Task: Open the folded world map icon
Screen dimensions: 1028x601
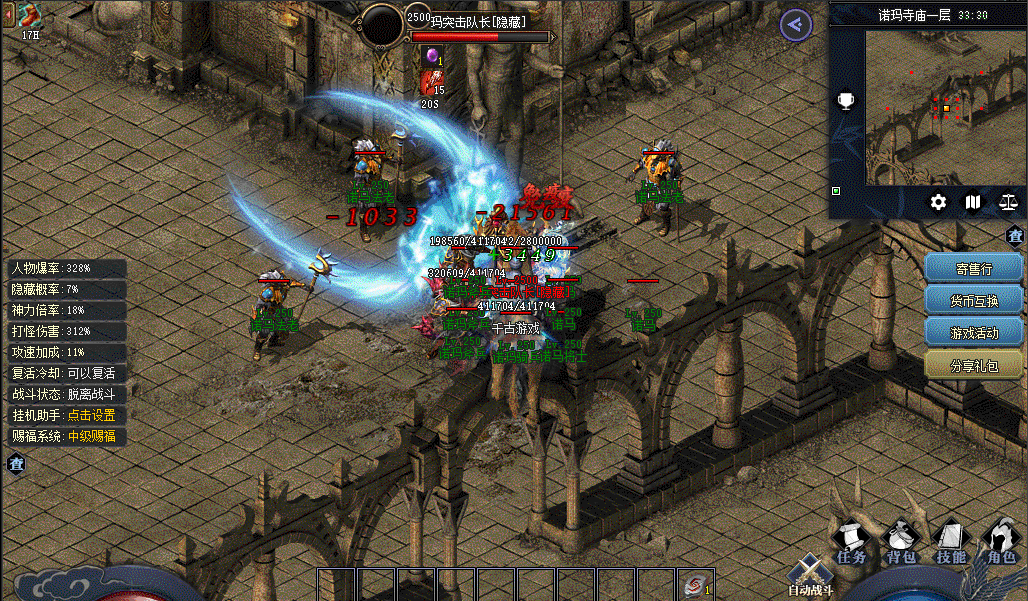Action: (973, 202)
